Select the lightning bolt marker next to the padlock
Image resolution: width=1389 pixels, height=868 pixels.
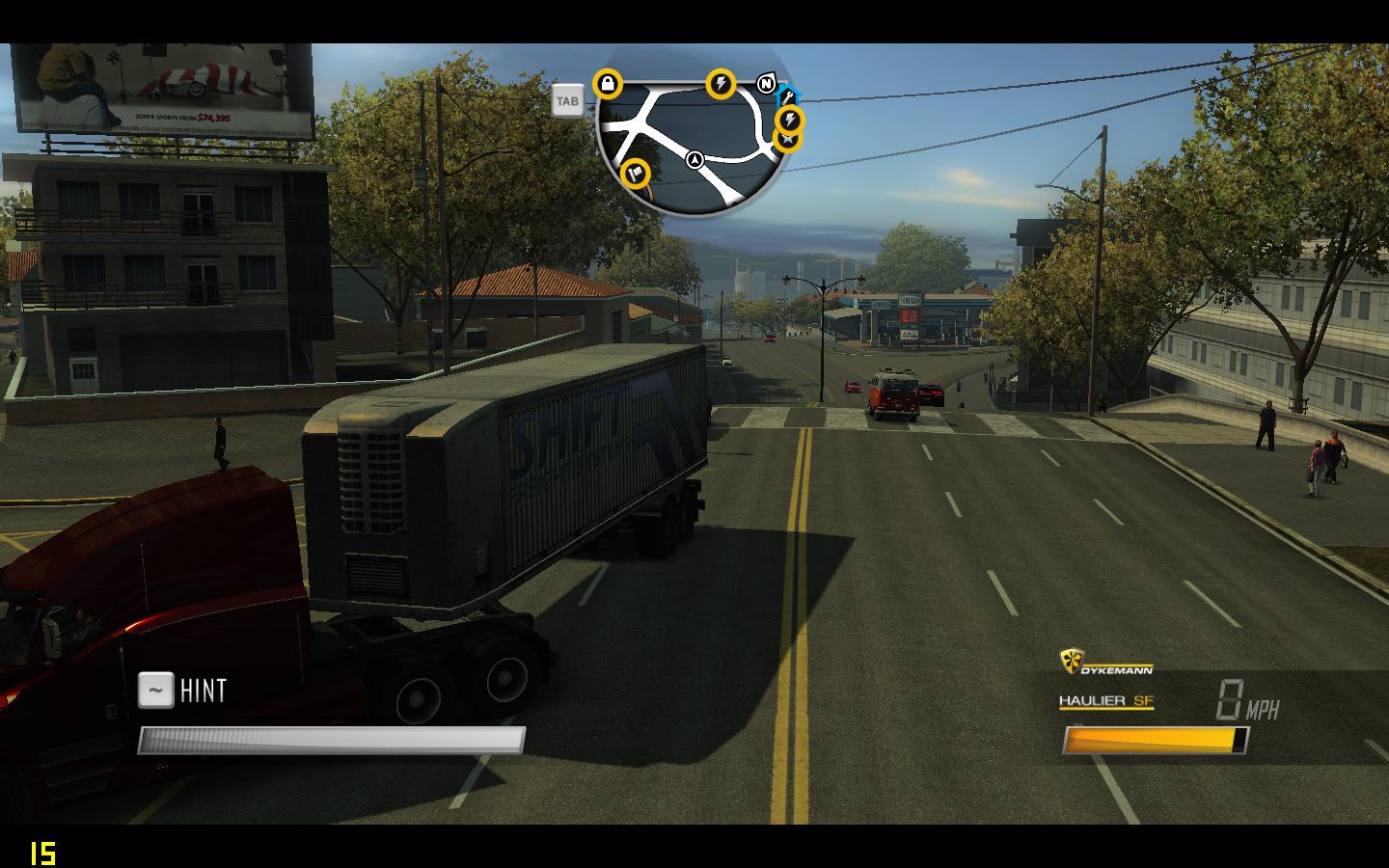720,84
